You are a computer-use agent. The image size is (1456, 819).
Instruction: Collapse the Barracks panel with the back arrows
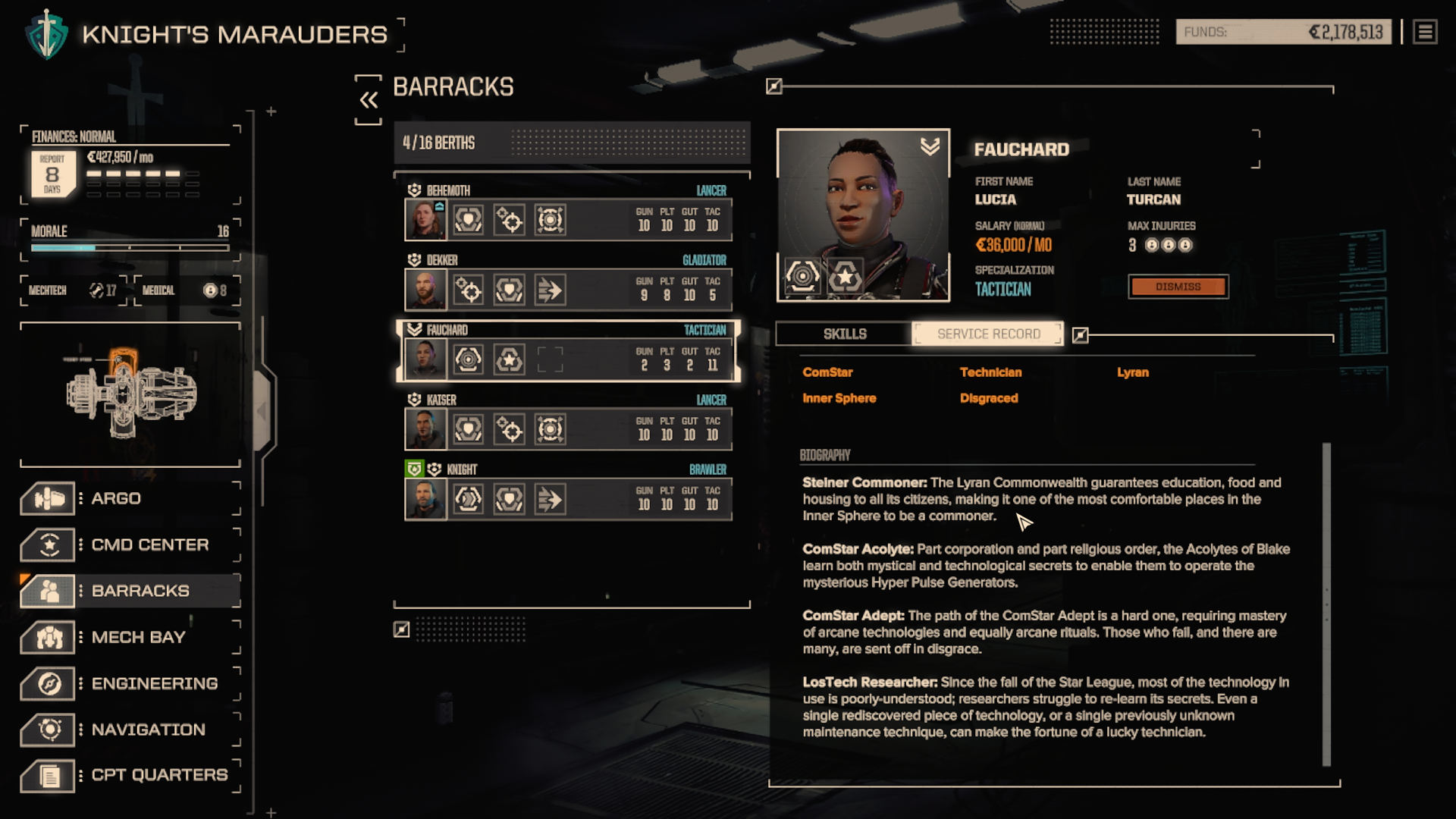[x=369, y=100]
